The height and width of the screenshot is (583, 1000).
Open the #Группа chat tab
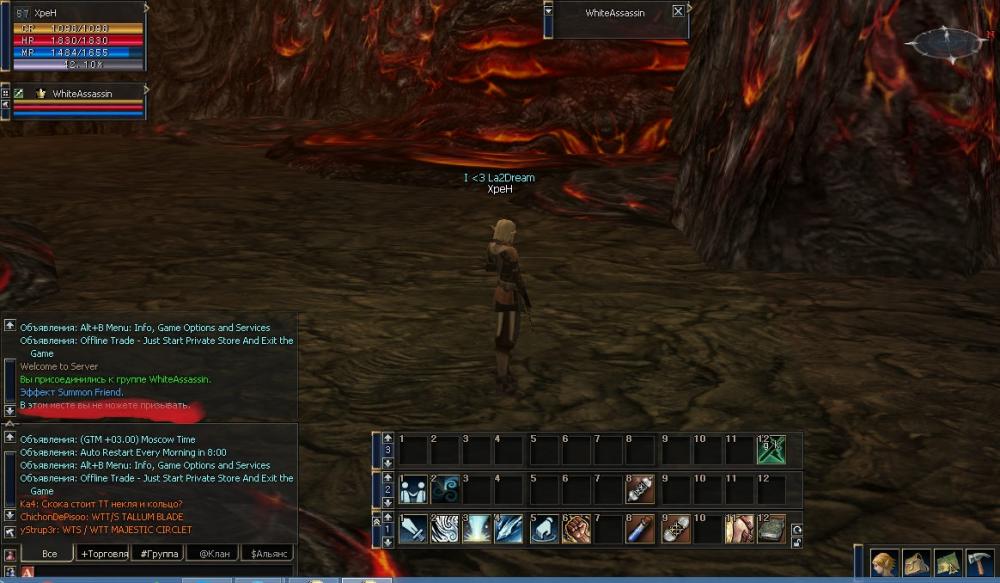pyautogui.click(x=158, y=553)
